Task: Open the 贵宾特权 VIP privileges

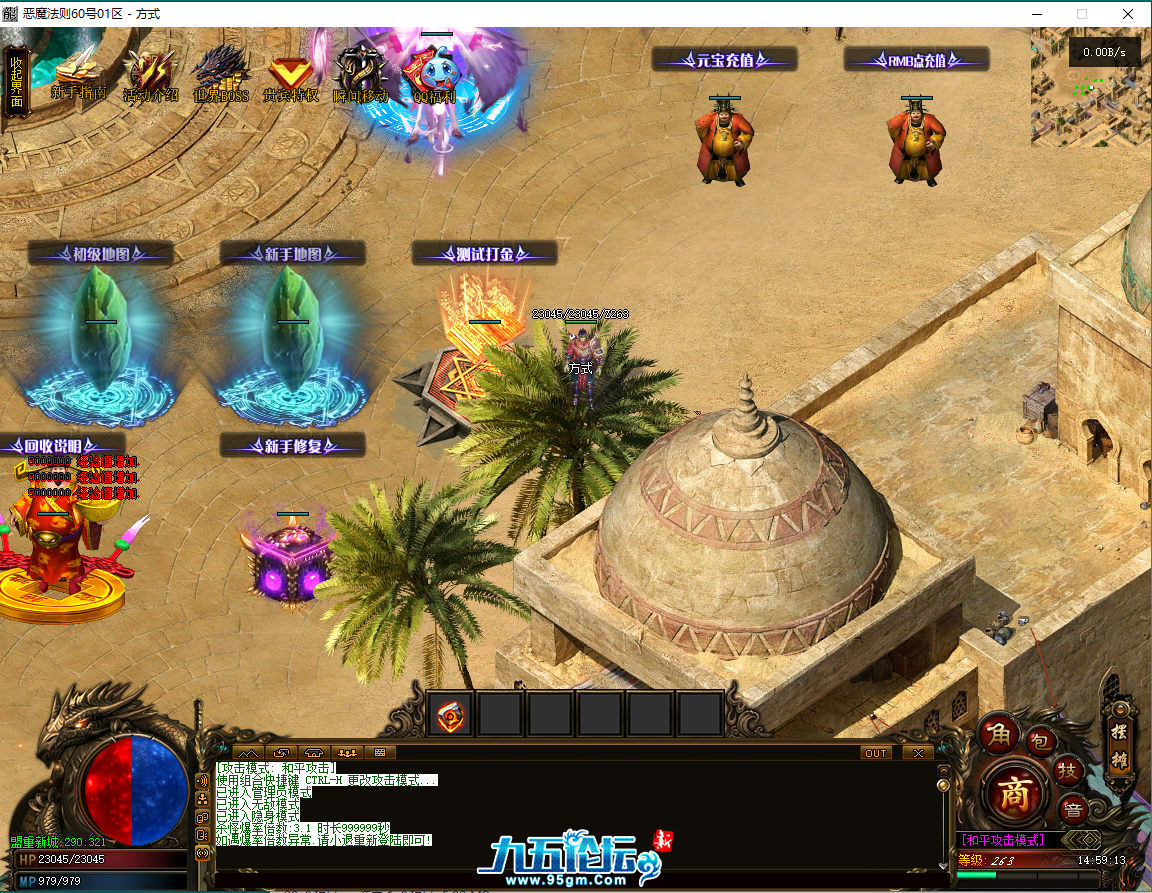Action: coord(290,75)
